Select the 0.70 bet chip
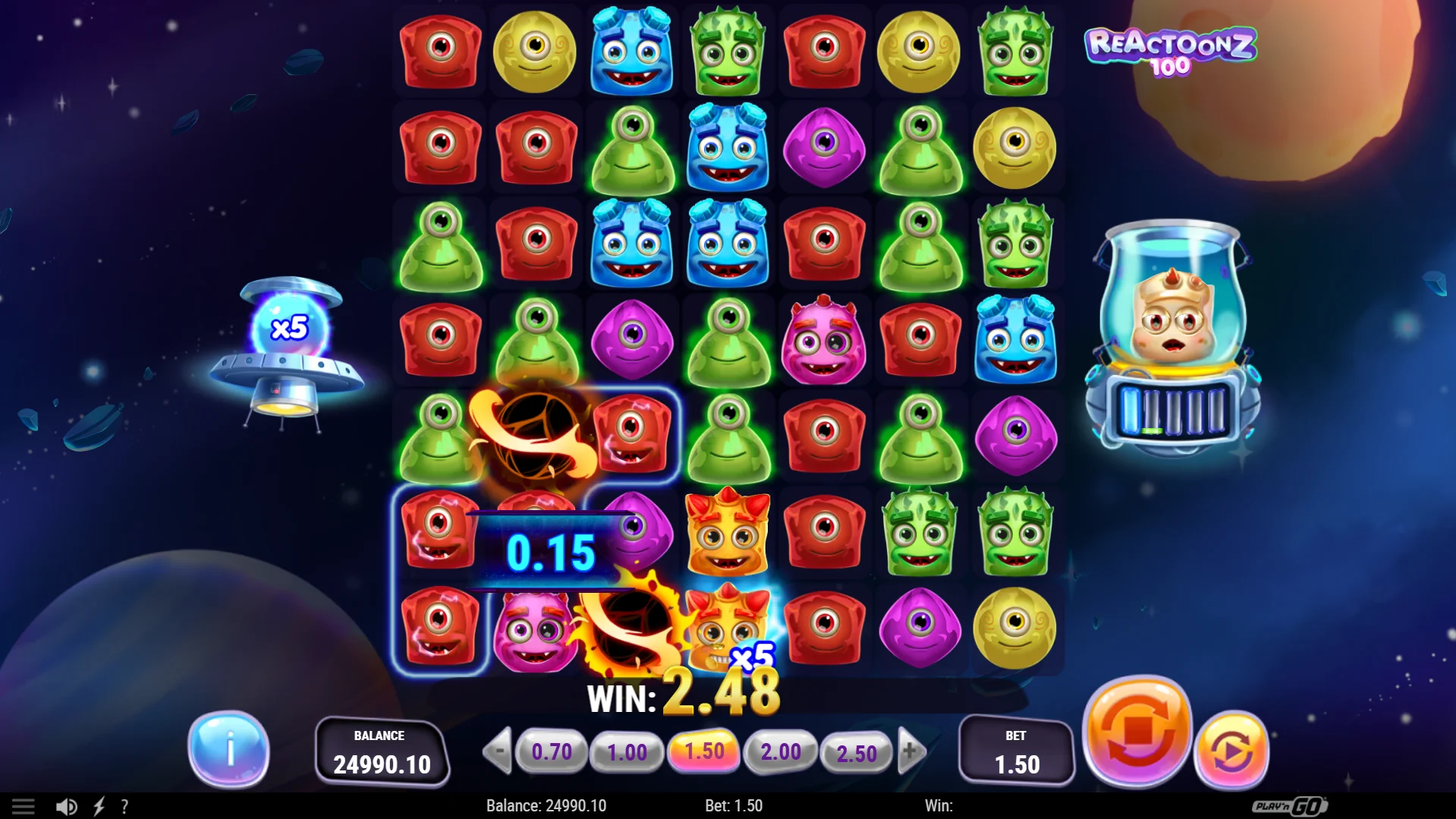The image size is (1456, 819). click(552, 752)
